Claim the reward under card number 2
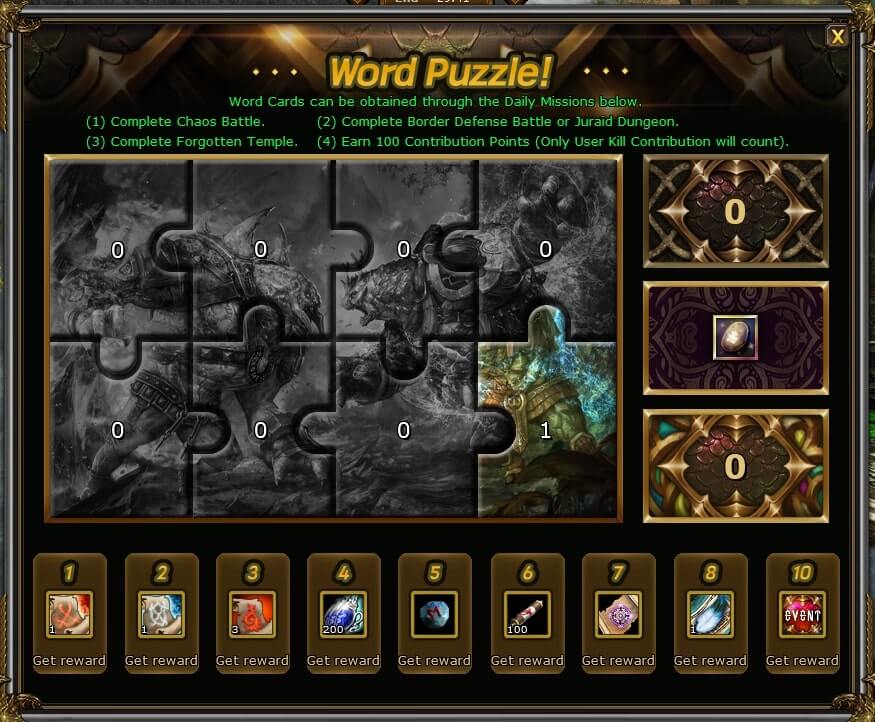875x722 pixels. (x=161, y=660)
